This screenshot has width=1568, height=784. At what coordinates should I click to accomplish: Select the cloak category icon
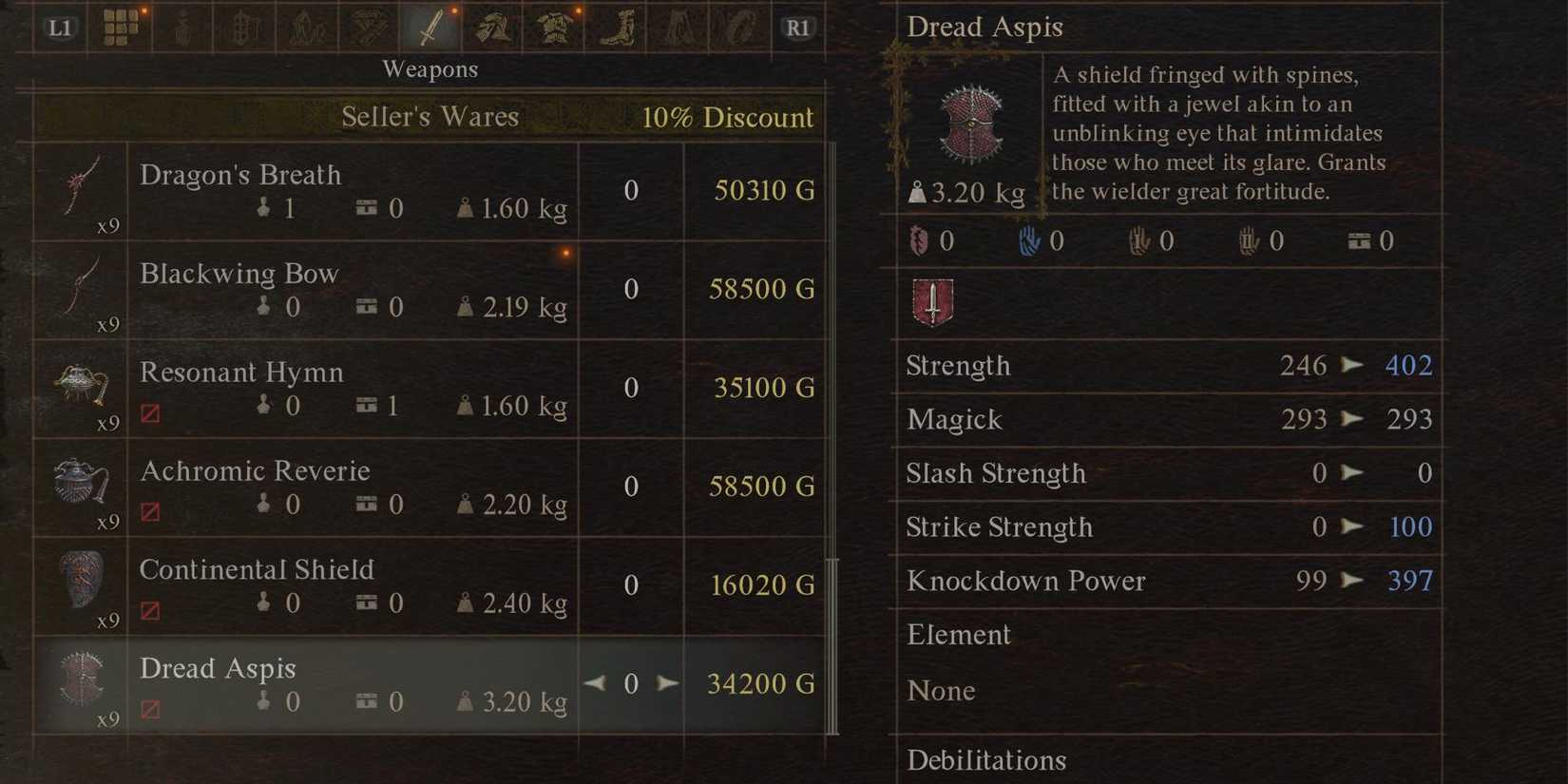click(x=676, y=27)
